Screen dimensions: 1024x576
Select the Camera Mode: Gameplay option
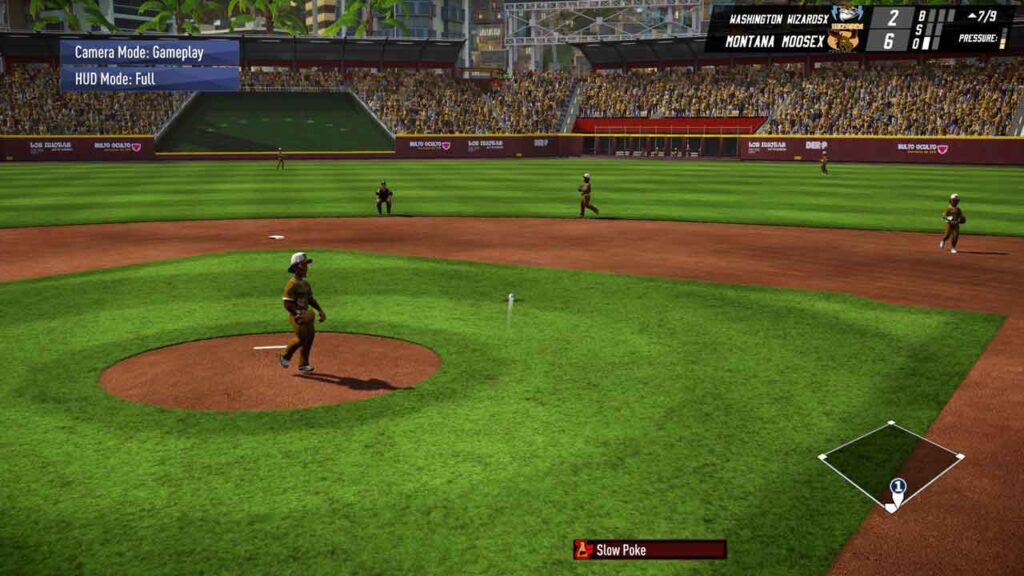pyautogui.click(x=149, y=52)
